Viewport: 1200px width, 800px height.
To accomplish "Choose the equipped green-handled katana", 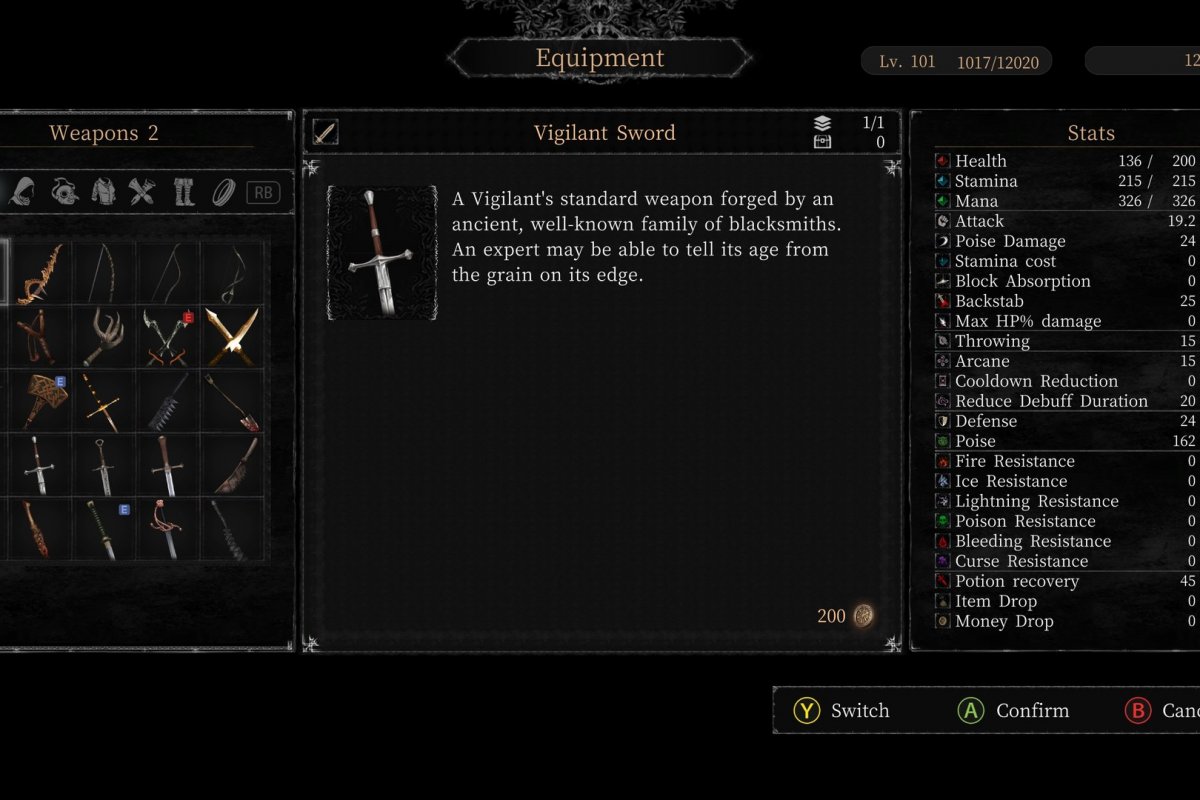I will tap(104, 528).
